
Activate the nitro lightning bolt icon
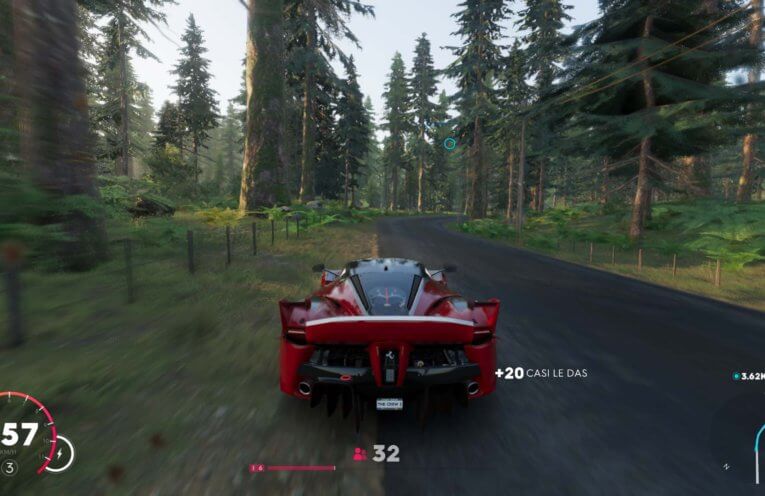click(x=59, y=454)
